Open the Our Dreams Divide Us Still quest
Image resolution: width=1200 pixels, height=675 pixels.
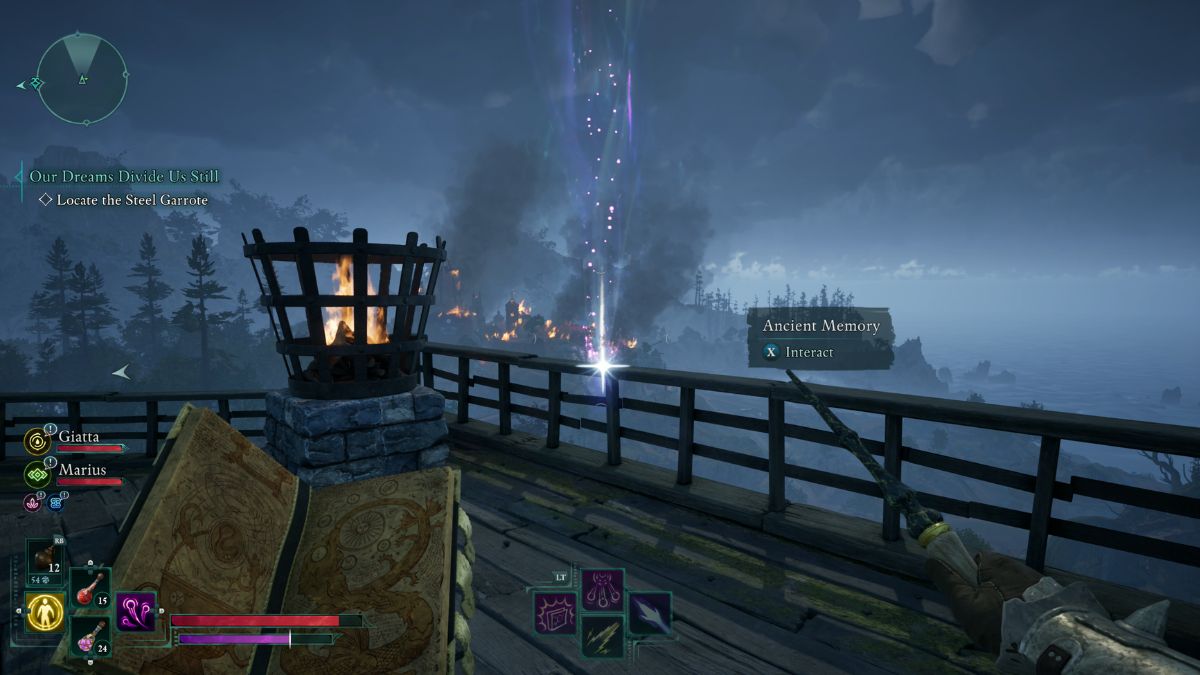[x=124, y=177]
